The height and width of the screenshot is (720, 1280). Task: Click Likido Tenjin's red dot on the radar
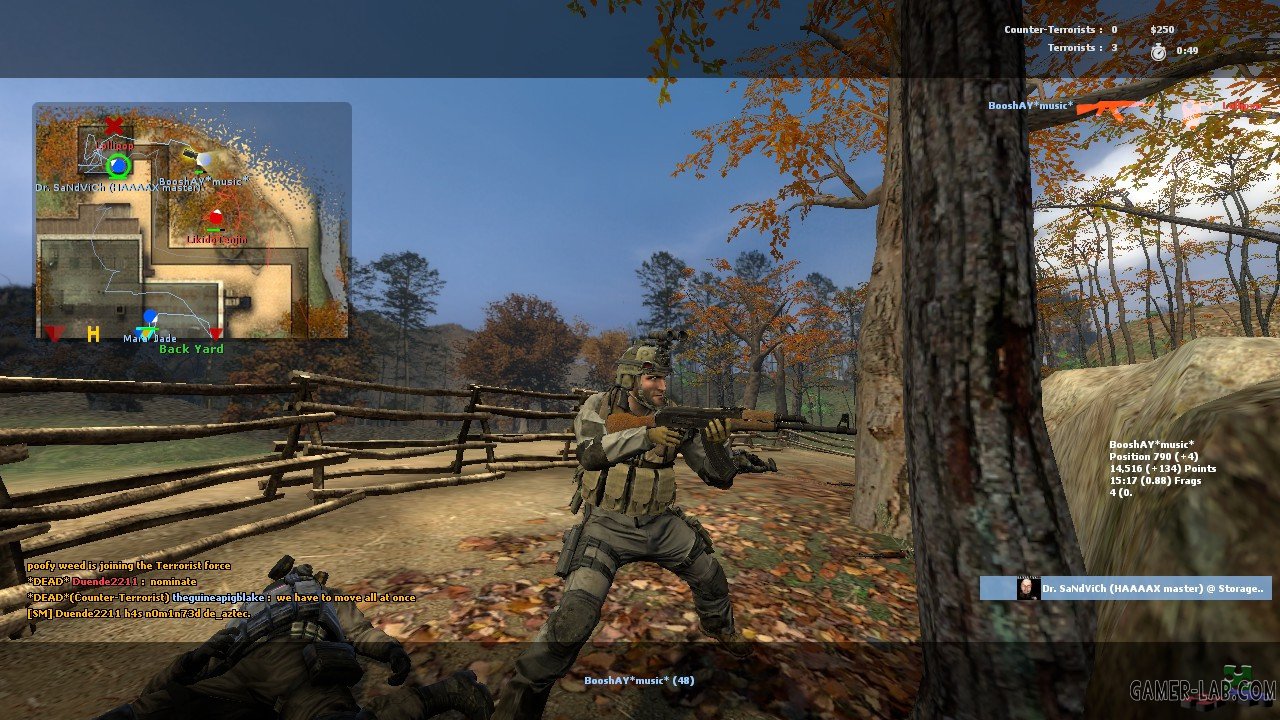(216, 217)
